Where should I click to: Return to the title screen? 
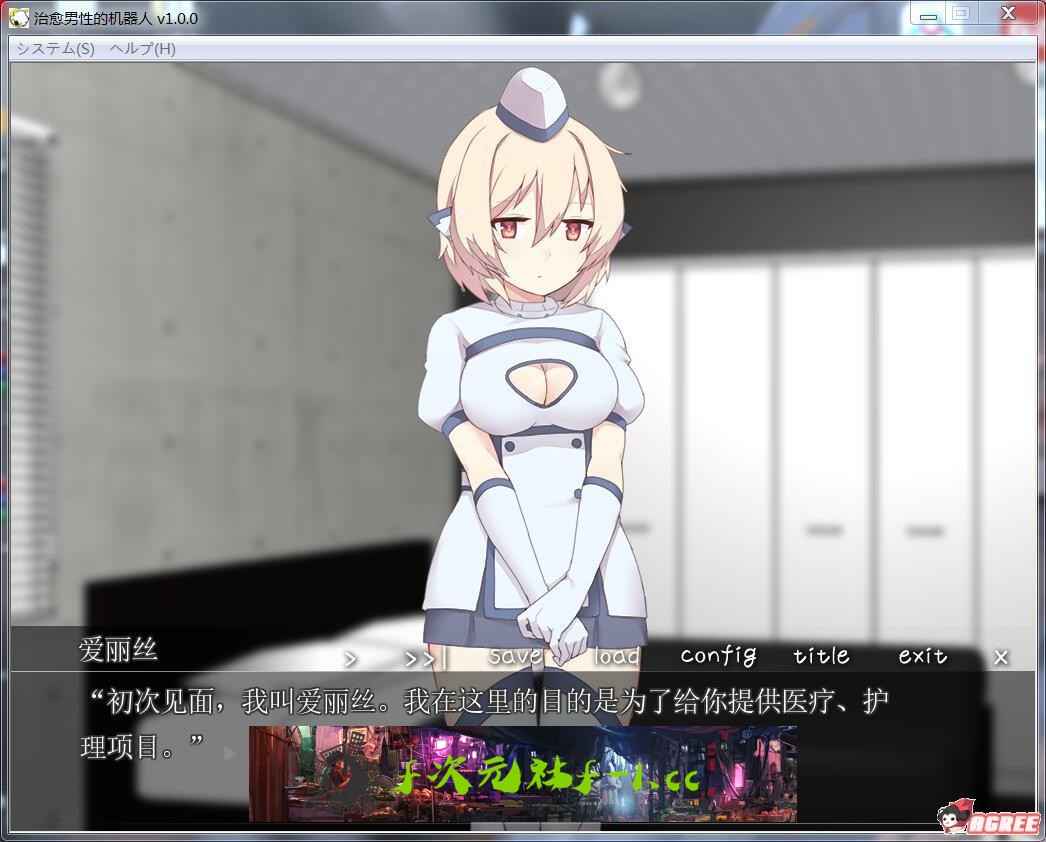point(821,656)
